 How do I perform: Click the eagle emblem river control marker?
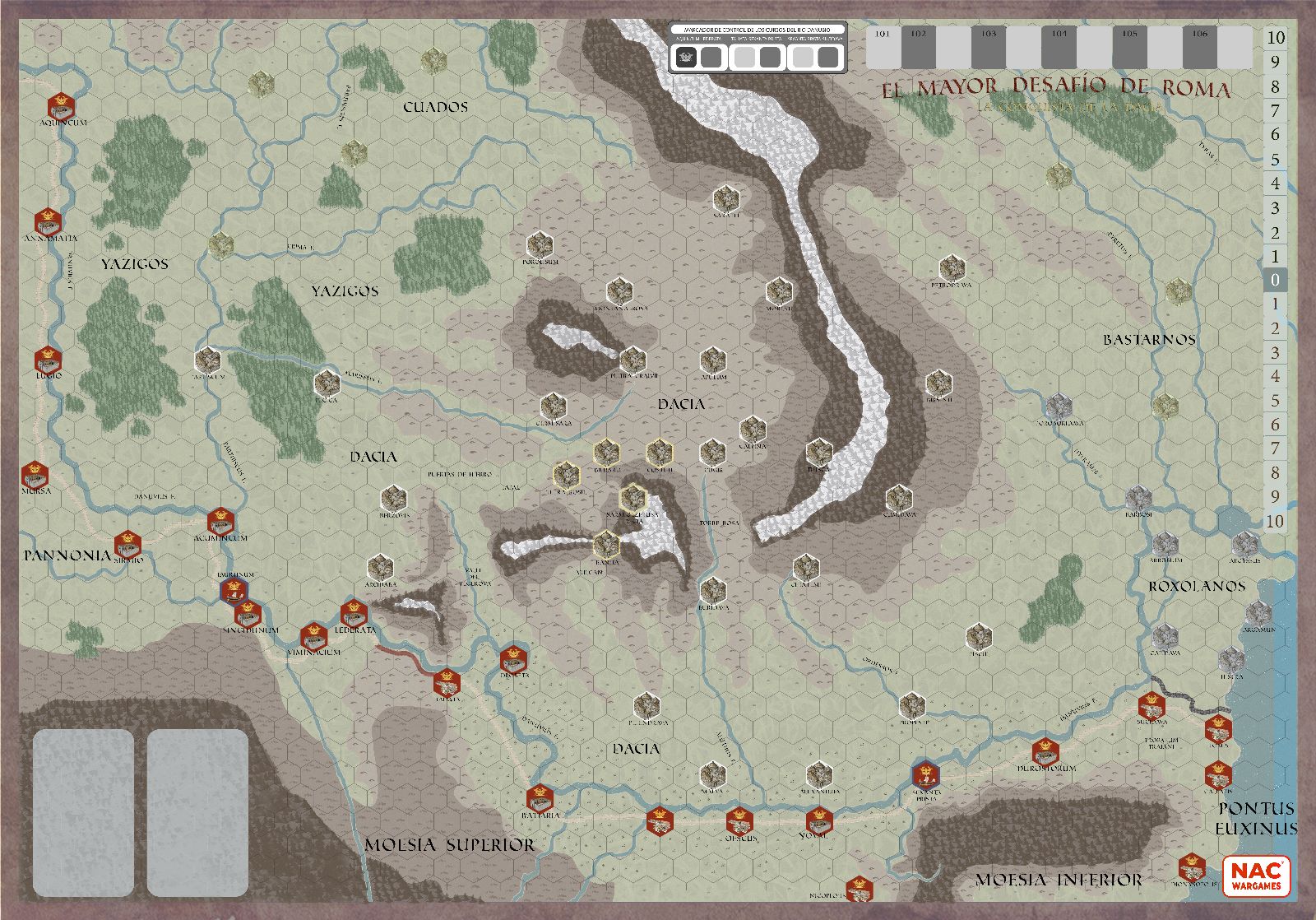(x=686, y=57)
